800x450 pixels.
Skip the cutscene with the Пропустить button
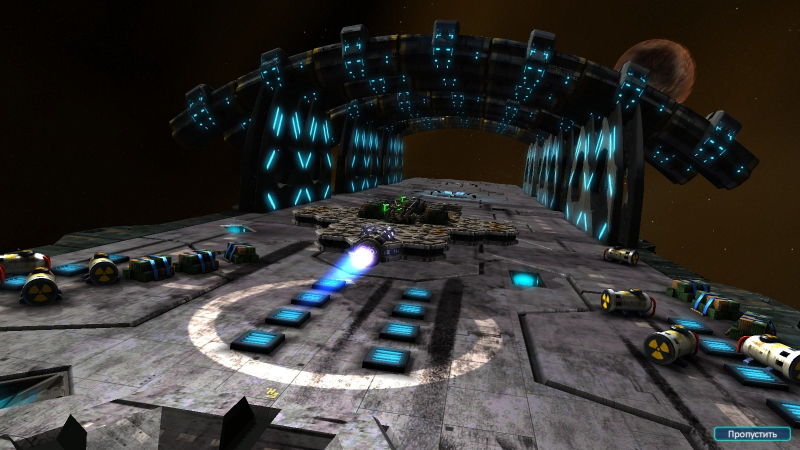pos(752,434)
